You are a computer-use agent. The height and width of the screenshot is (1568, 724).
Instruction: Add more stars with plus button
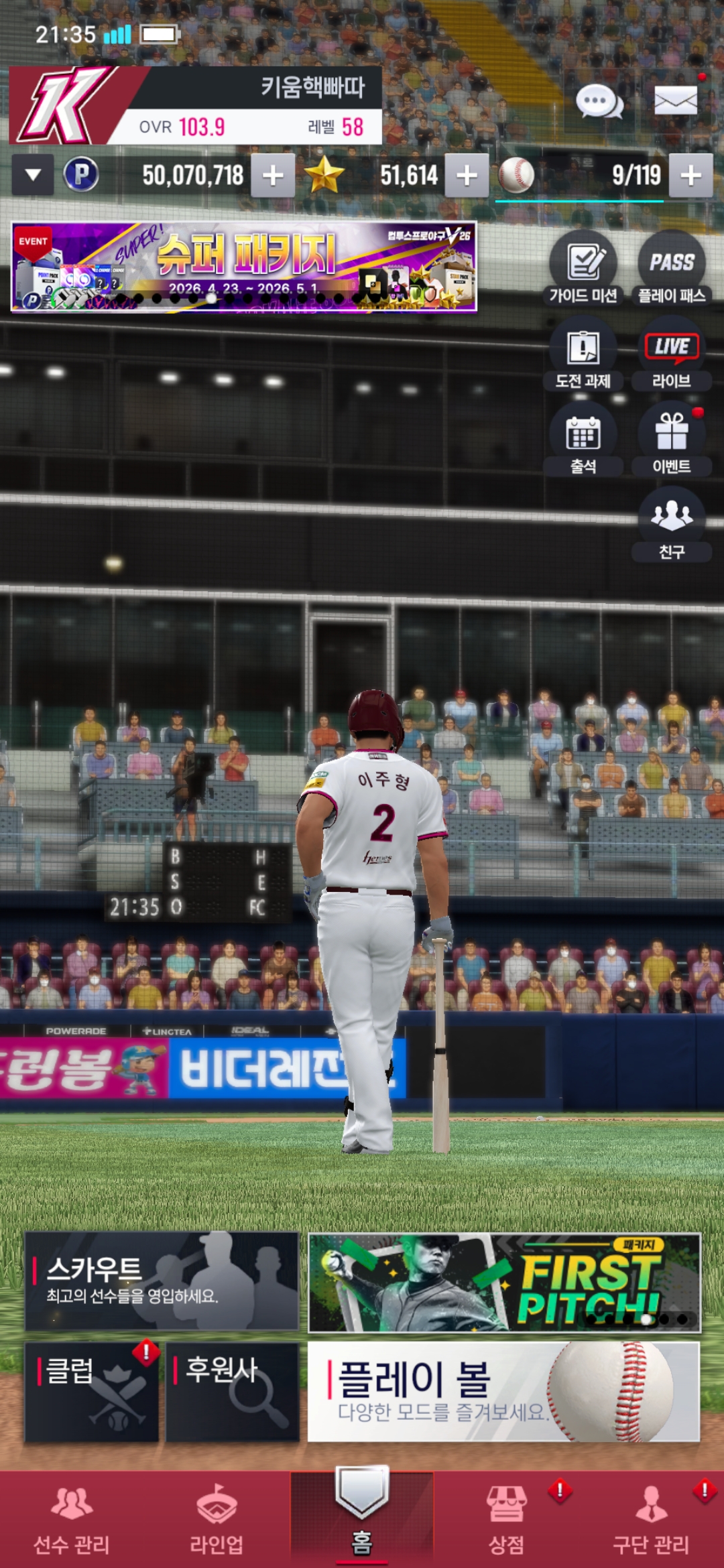coord(467,176)
